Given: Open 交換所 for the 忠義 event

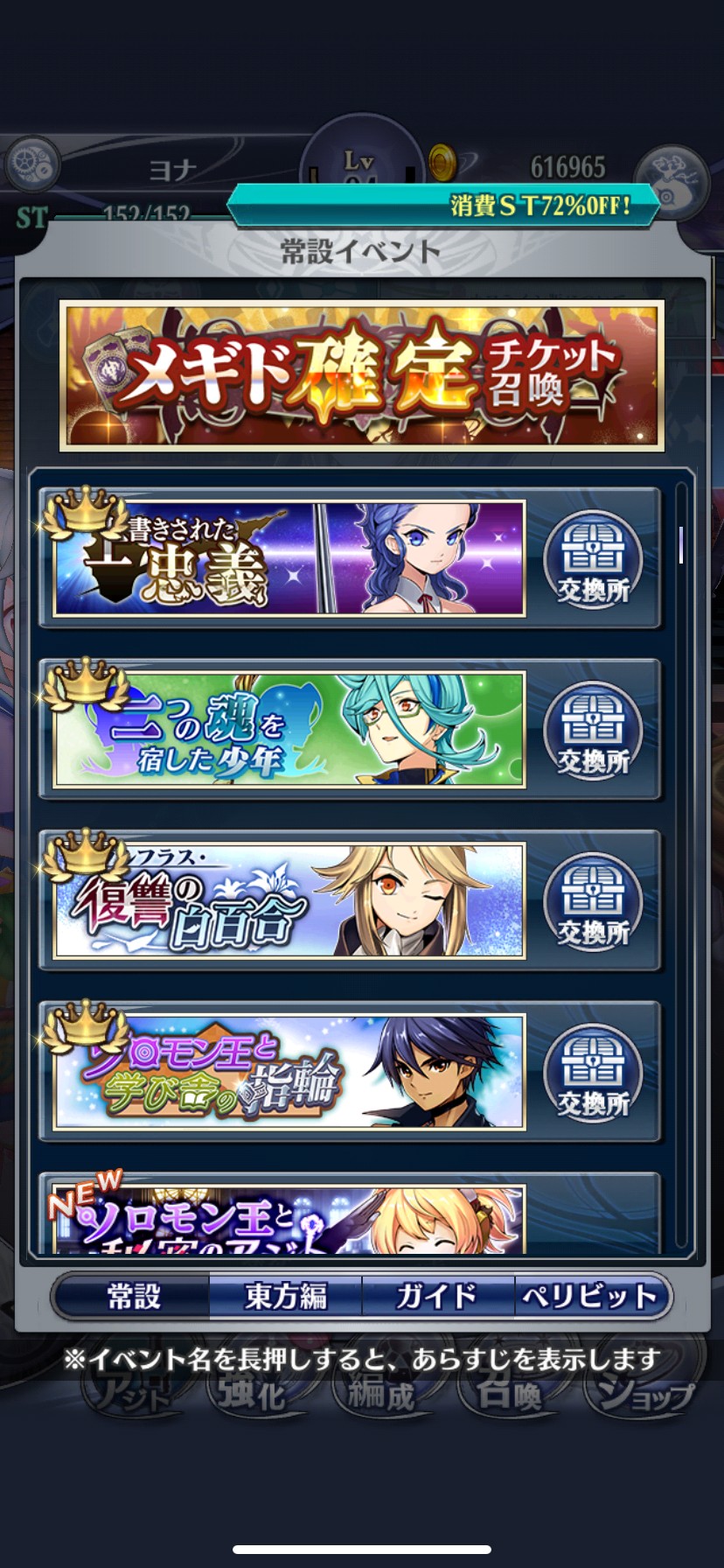Looking at the screenshot, I should (x=593, y=559).
